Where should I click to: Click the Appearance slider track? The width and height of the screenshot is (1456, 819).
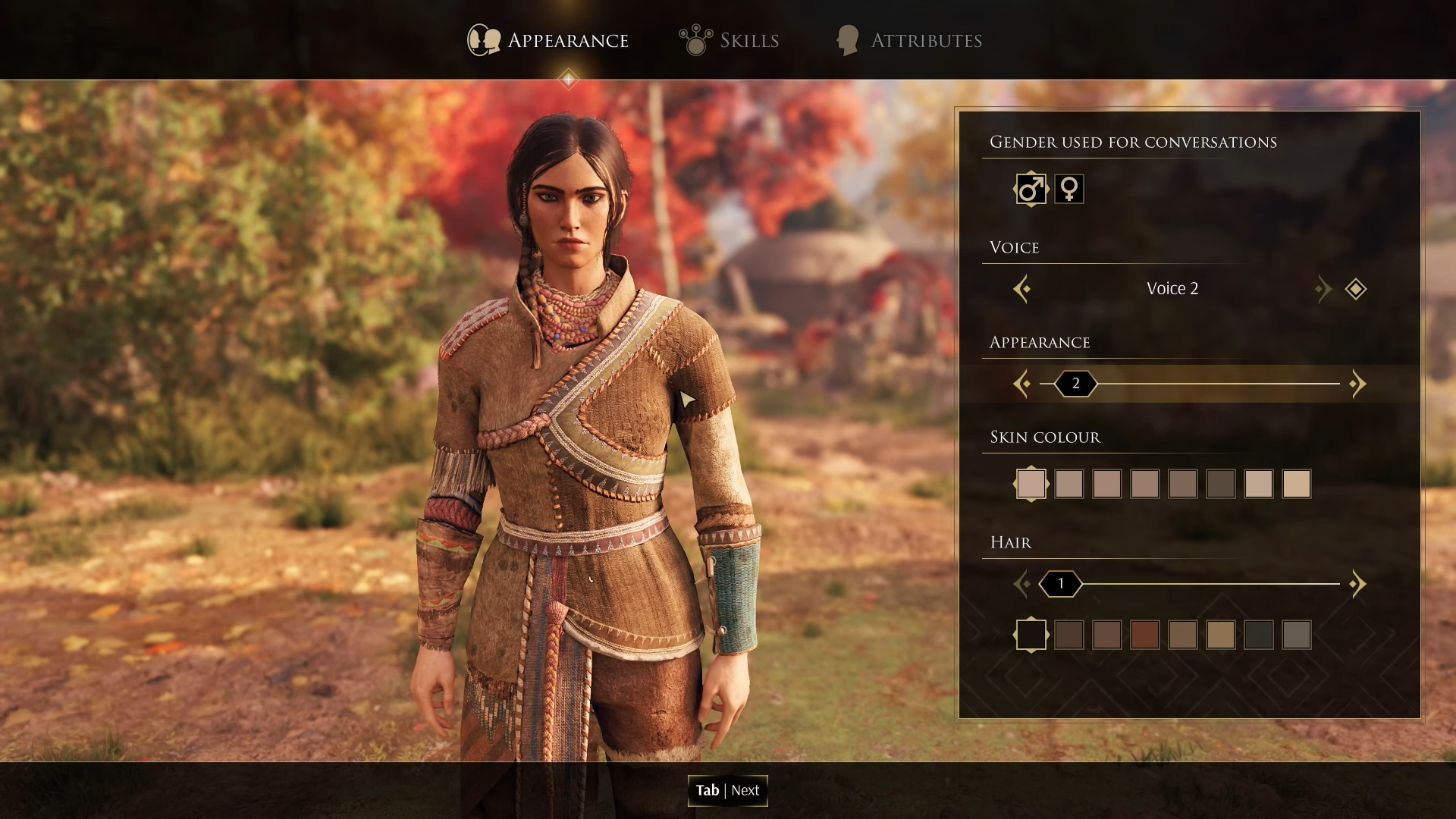[x=1213, y=384]
